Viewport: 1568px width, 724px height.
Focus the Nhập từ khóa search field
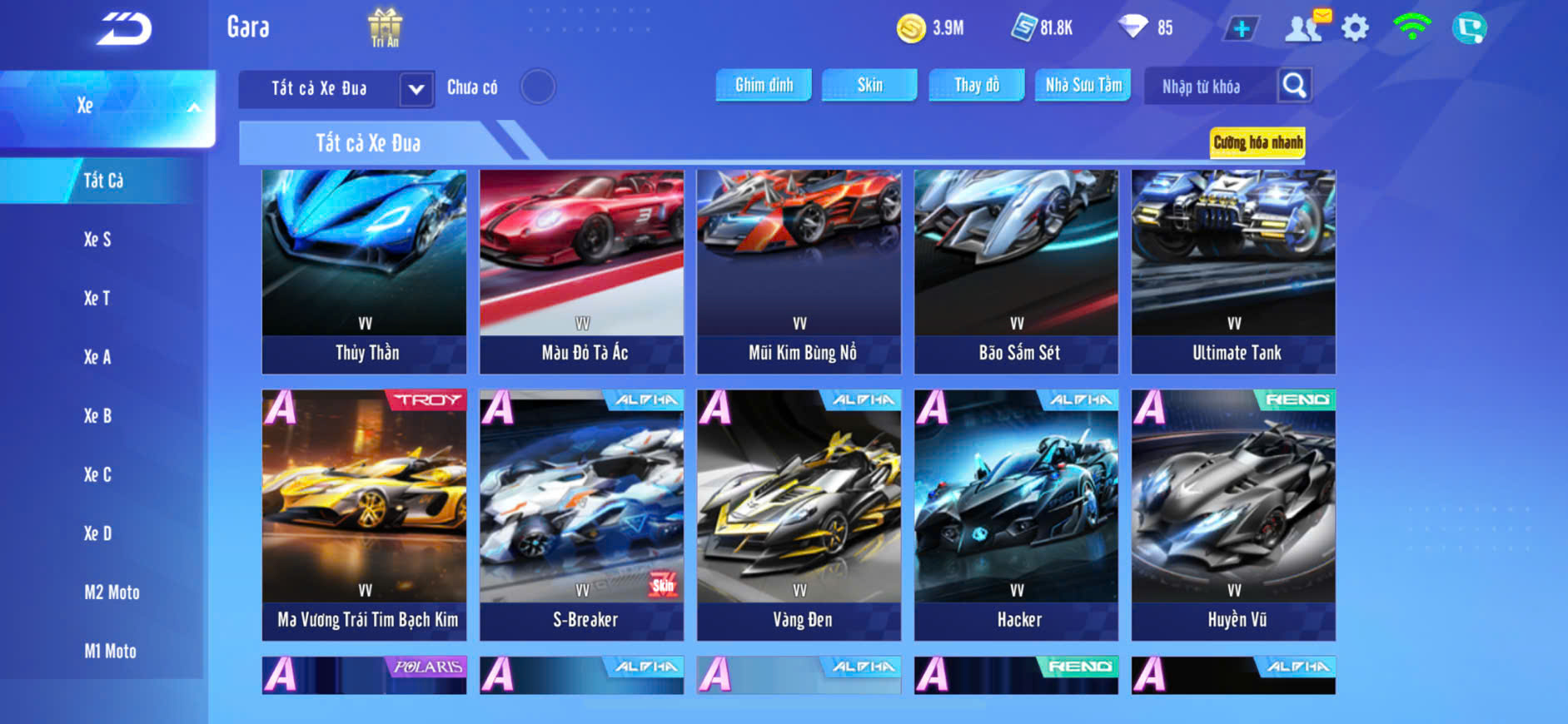pyautogui.click(x=1209, y=87)
